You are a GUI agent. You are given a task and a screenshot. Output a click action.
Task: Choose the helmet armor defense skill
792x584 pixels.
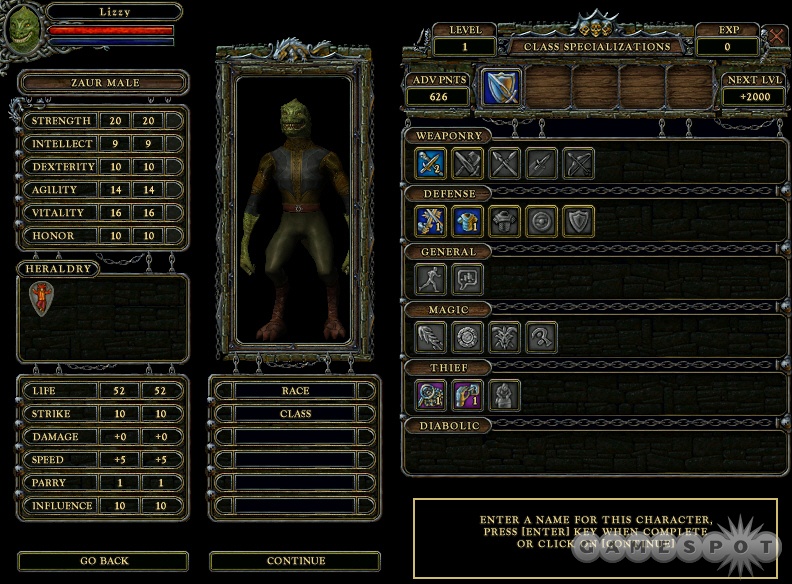505,221
